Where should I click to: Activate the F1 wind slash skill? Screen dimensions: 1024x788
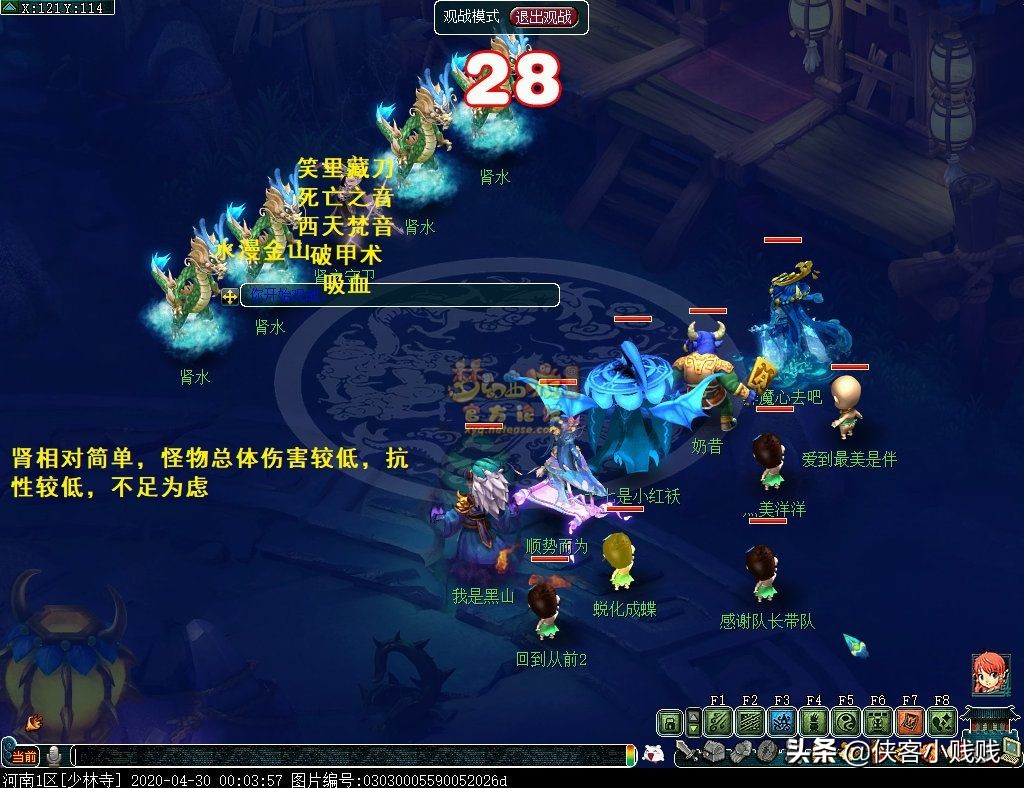718,722
